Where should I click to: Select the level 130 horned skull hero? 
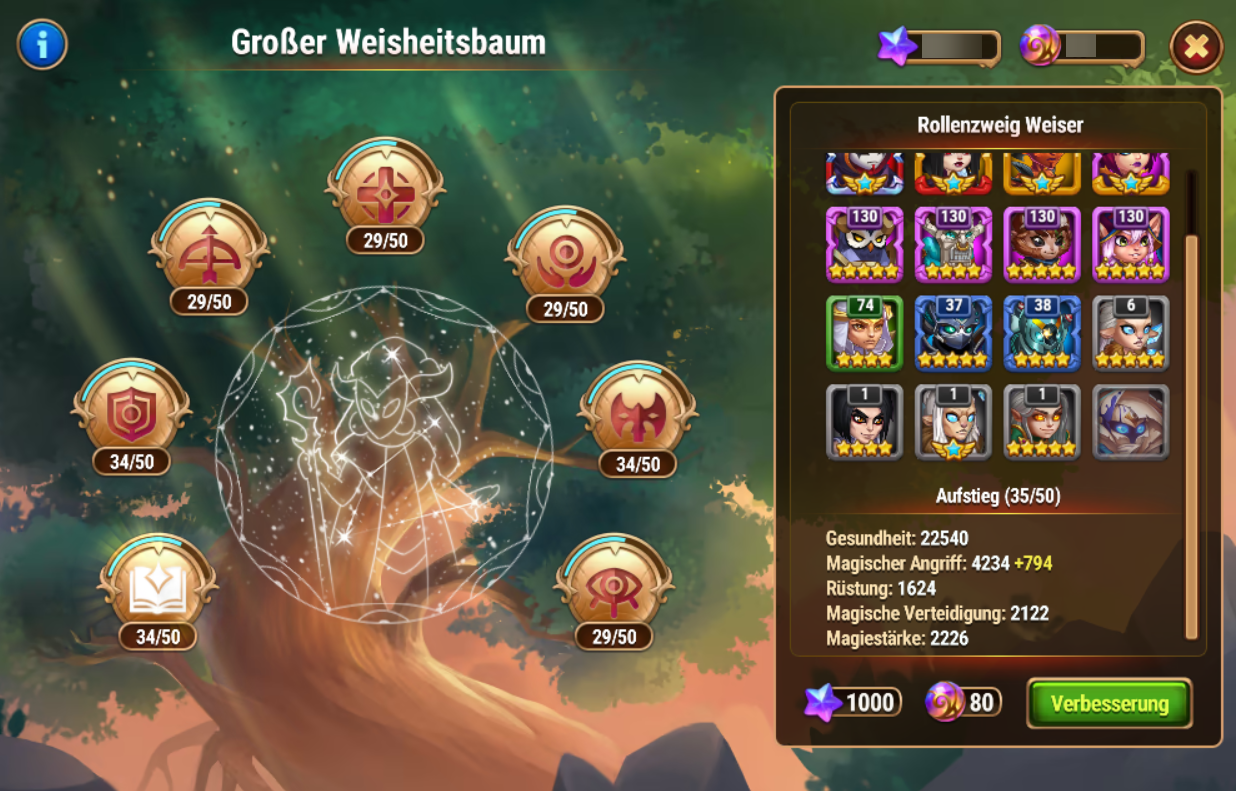(953, 245)
